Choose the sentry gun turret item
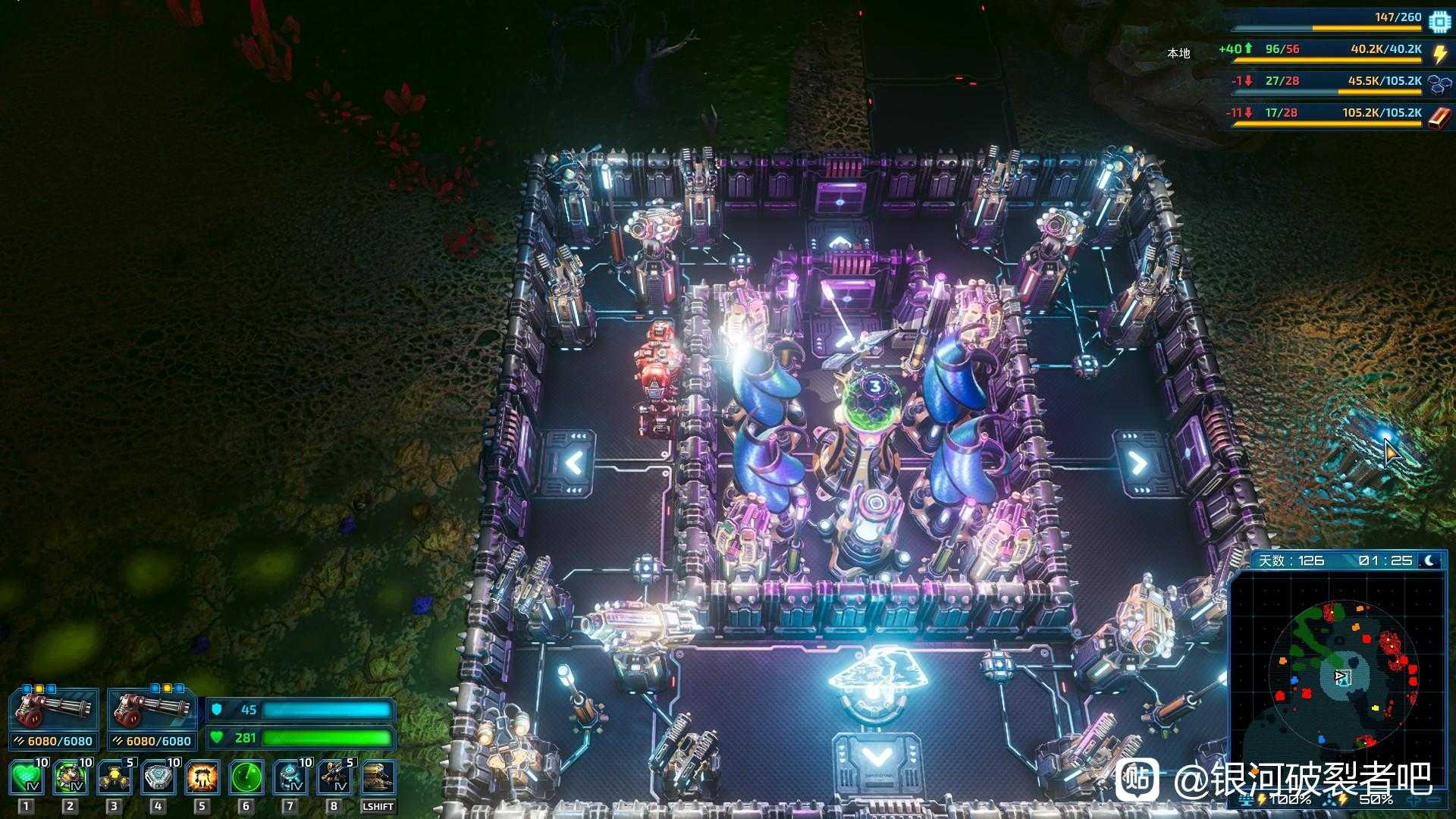1456x819 pixels. pyautogui.click(x=334, y=778)
